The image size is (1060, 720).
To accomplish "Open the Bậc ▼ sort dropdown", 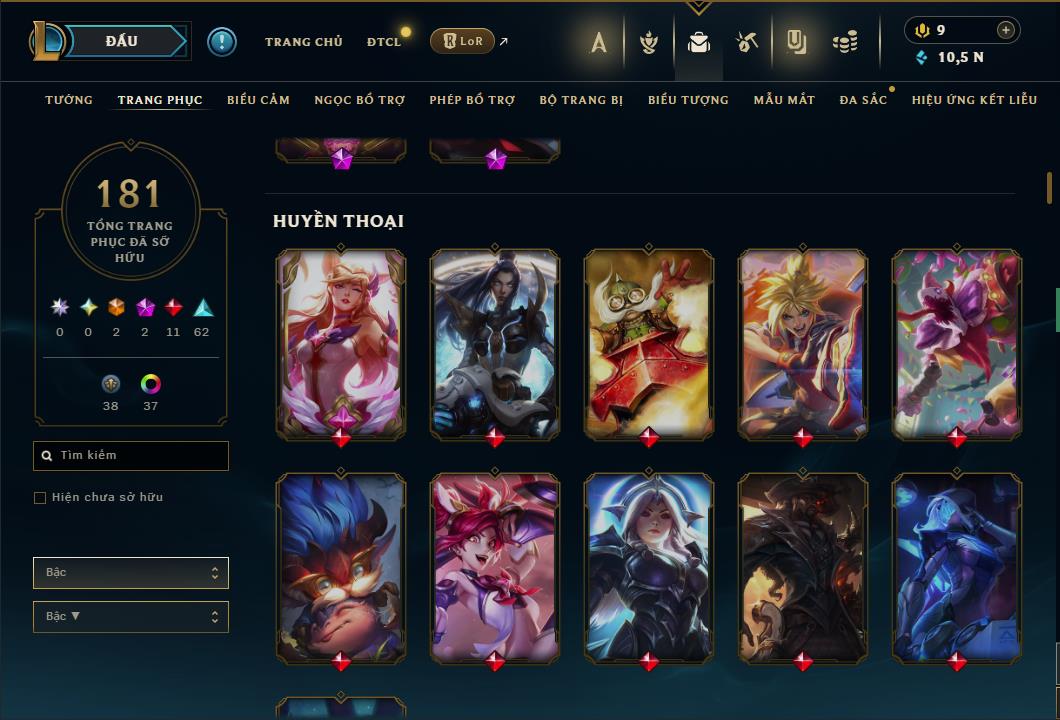I will 131,617.
